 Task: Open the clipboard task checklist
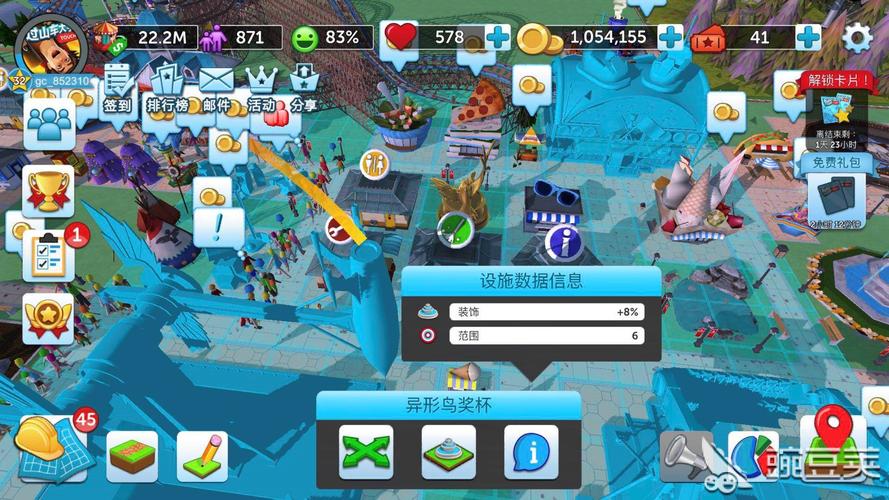pos(49,255)
